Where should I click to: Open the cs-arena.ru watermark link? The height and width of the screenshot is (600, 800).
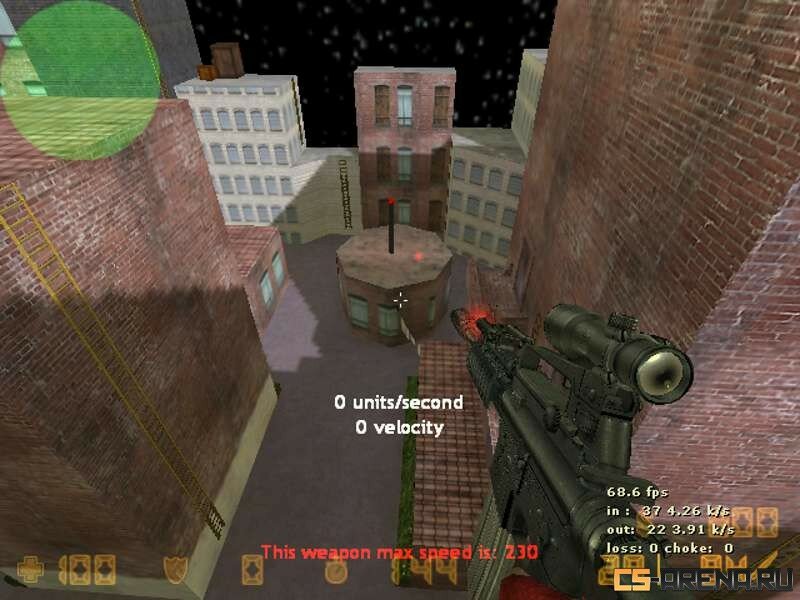click(704, 578)
